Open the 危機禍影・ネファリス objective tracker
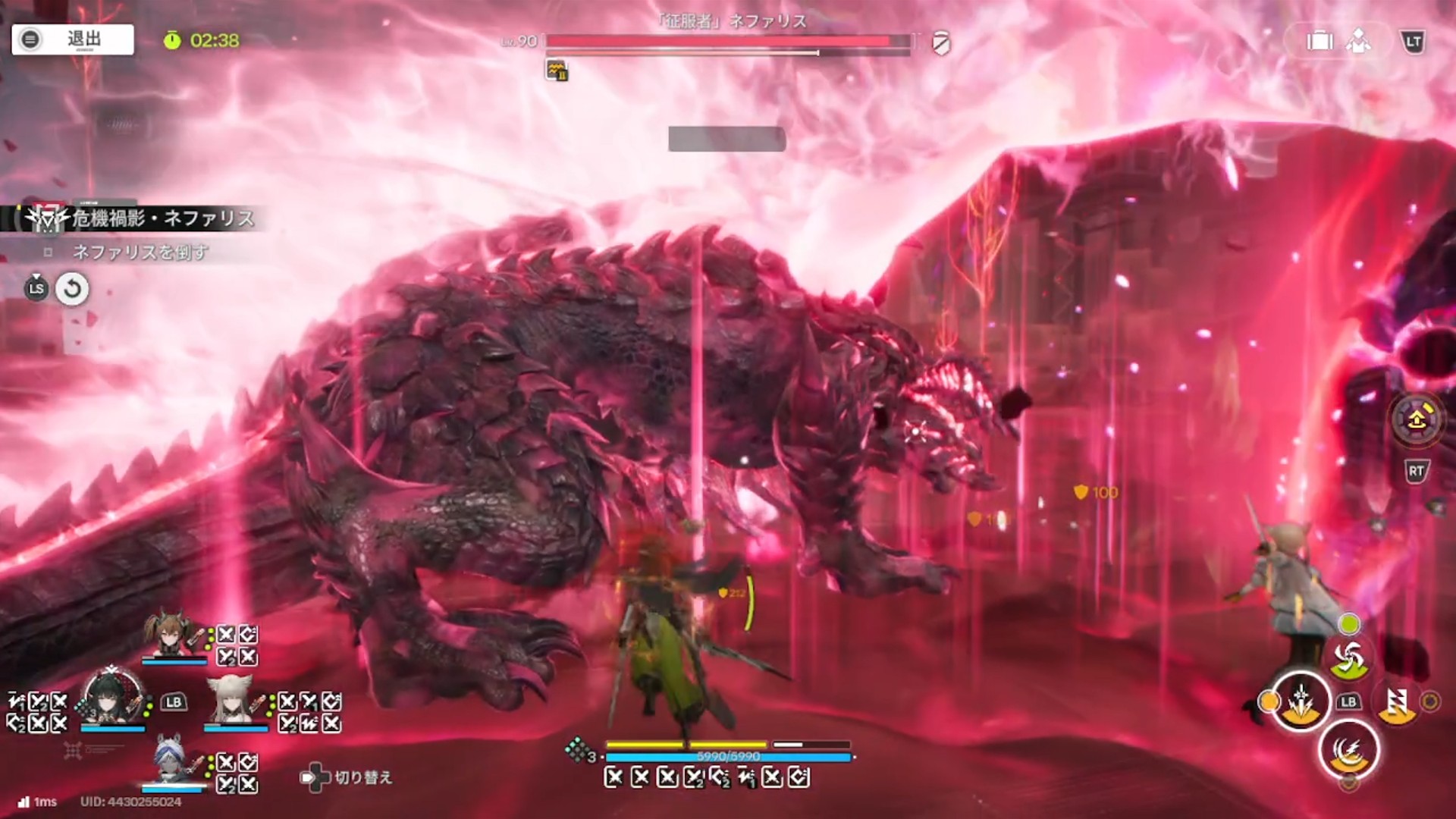This screenshot has width=1456, height=819. point(144,219)
